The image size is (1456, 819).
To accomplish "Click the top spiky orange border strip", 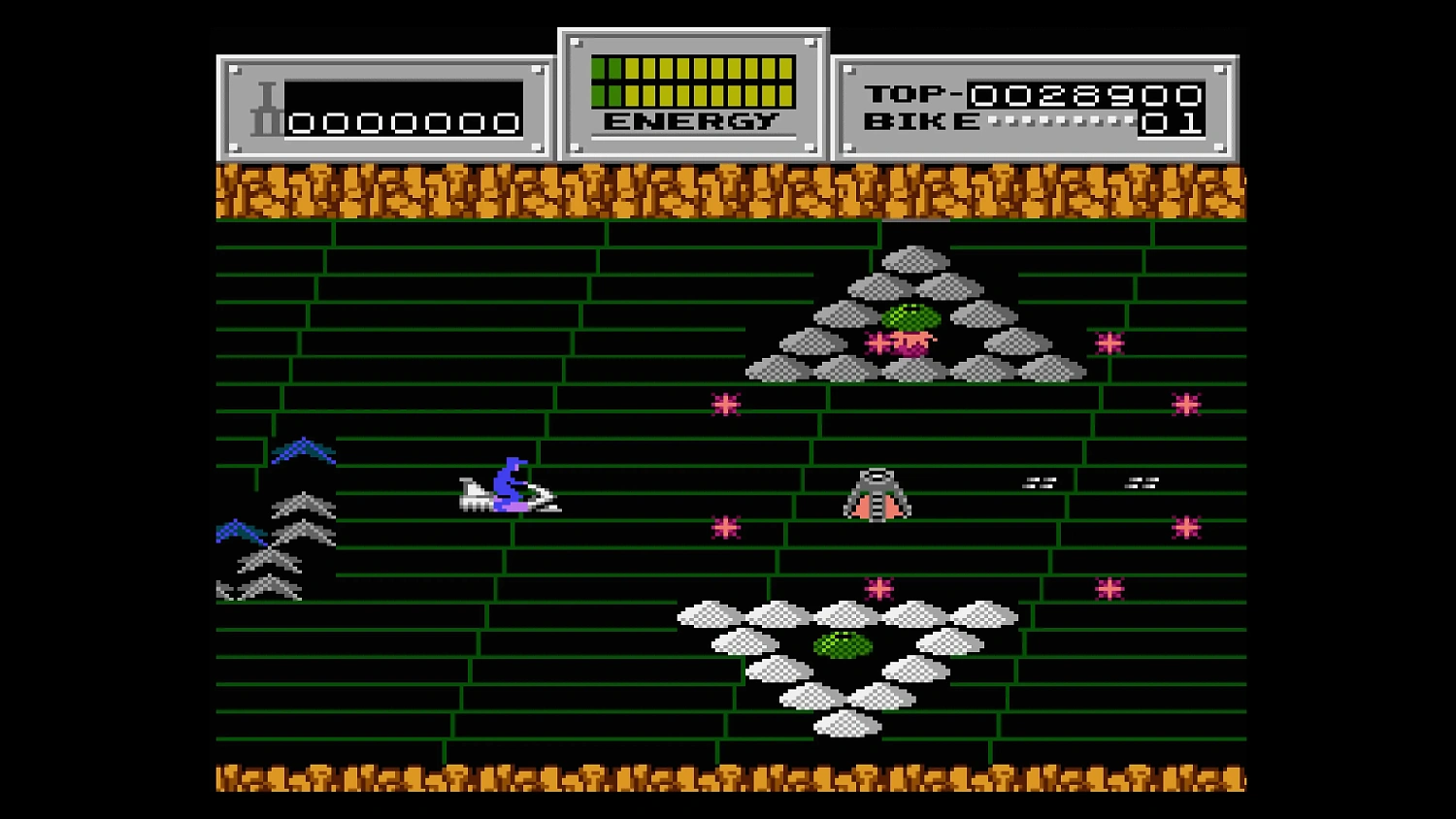I will (x=728, y=192).
